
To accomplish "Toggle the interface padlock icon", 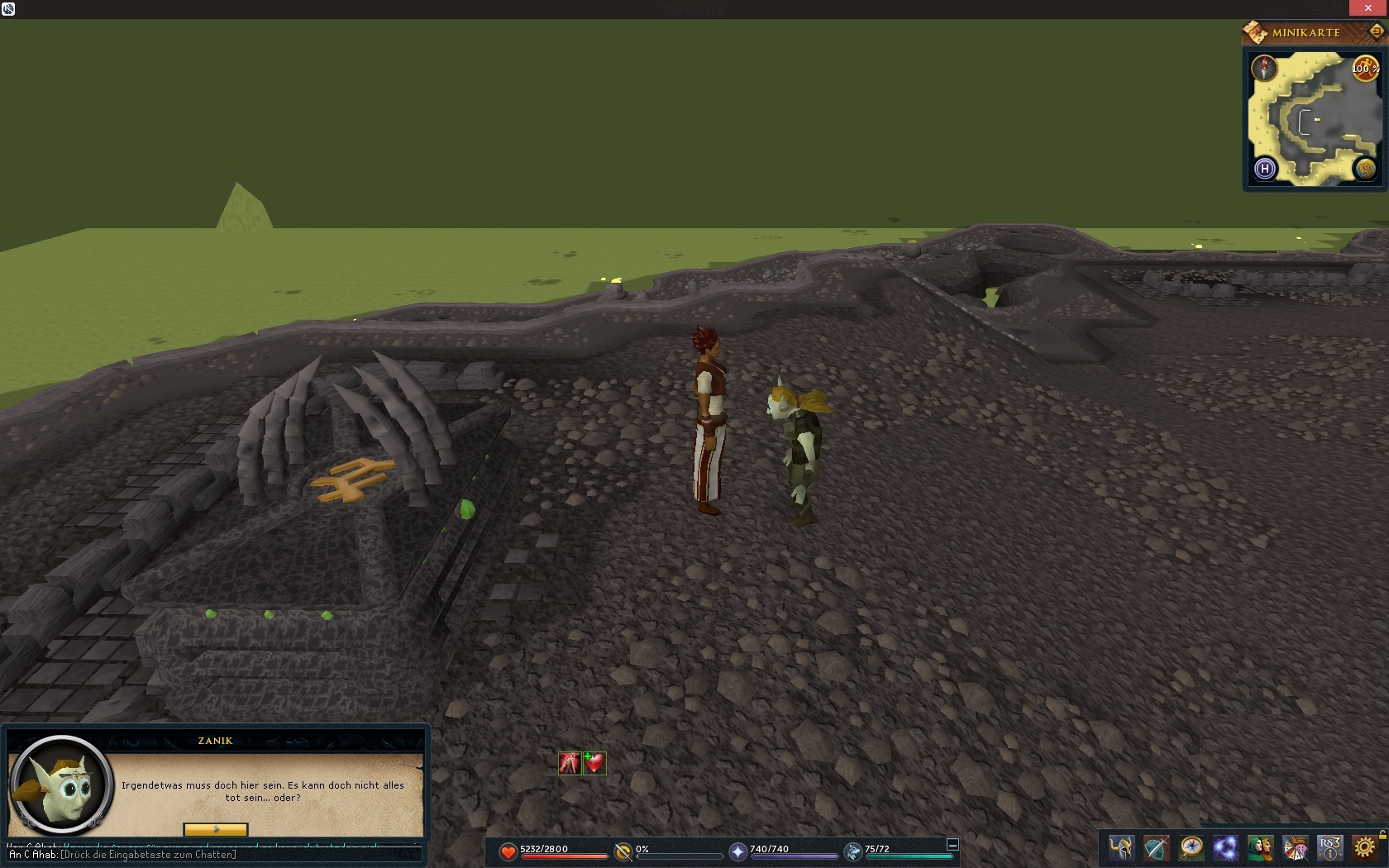I will pyautogui.click(x=1382, y=834).
